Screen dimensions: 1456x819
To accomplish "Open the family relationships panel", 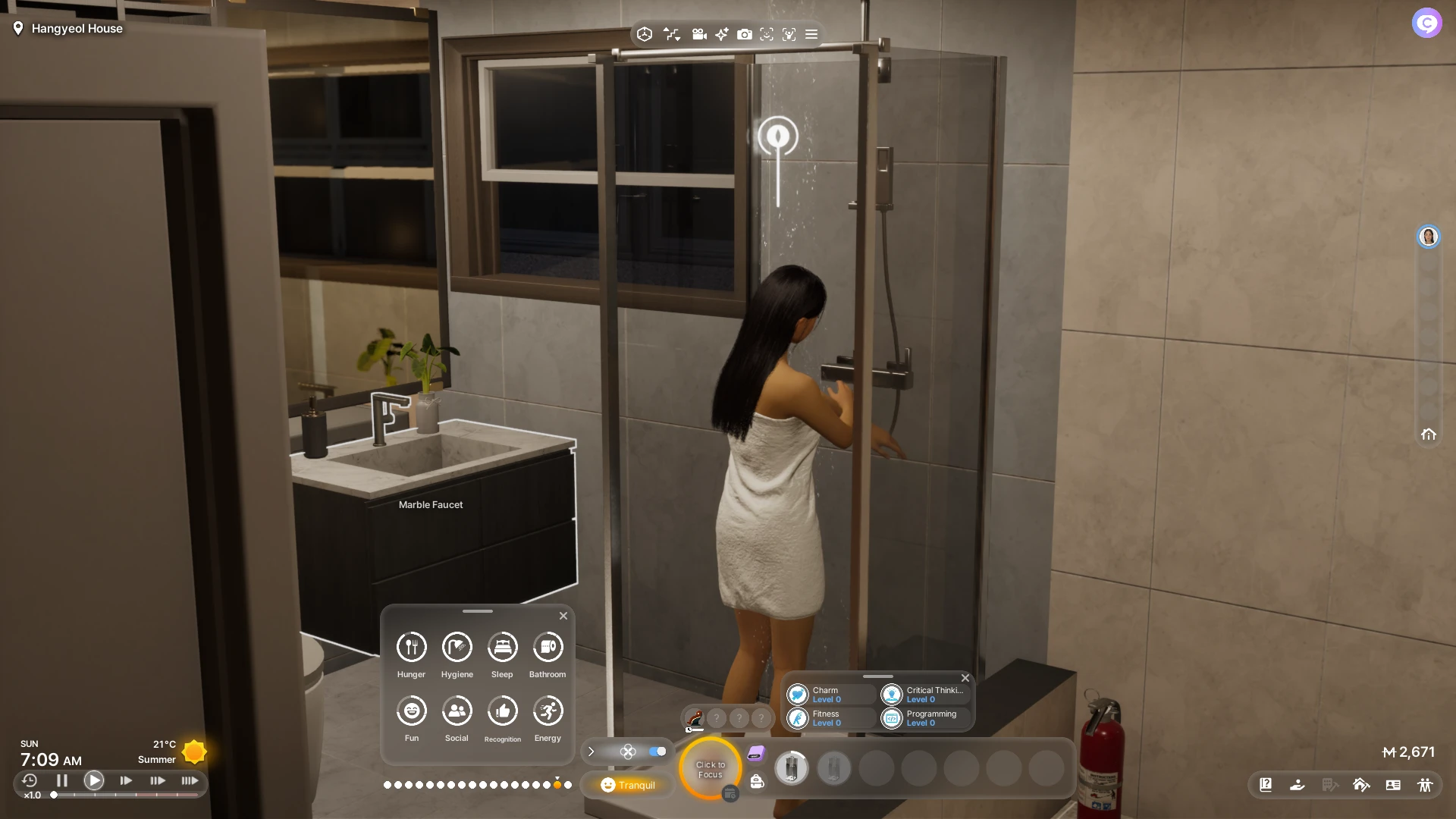I will (1426, 785).
